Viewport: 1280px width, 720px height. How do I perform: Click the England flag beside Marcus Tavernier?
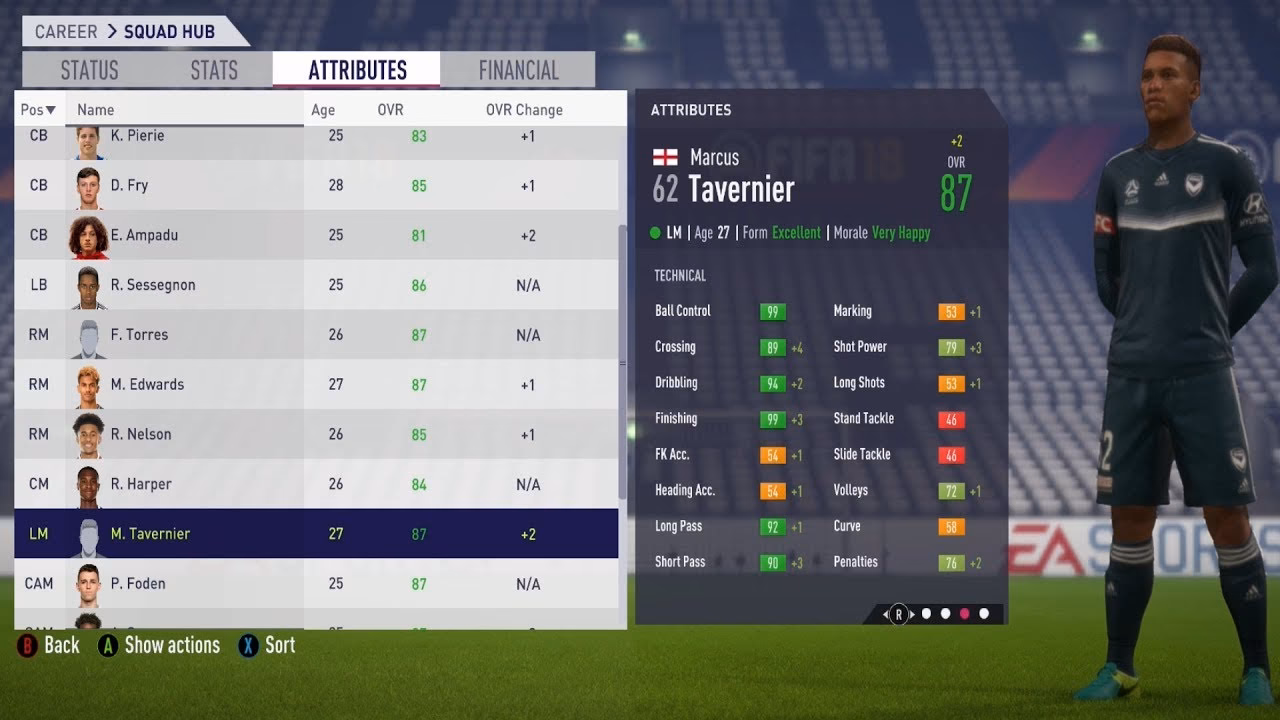[x=666, y=157]
